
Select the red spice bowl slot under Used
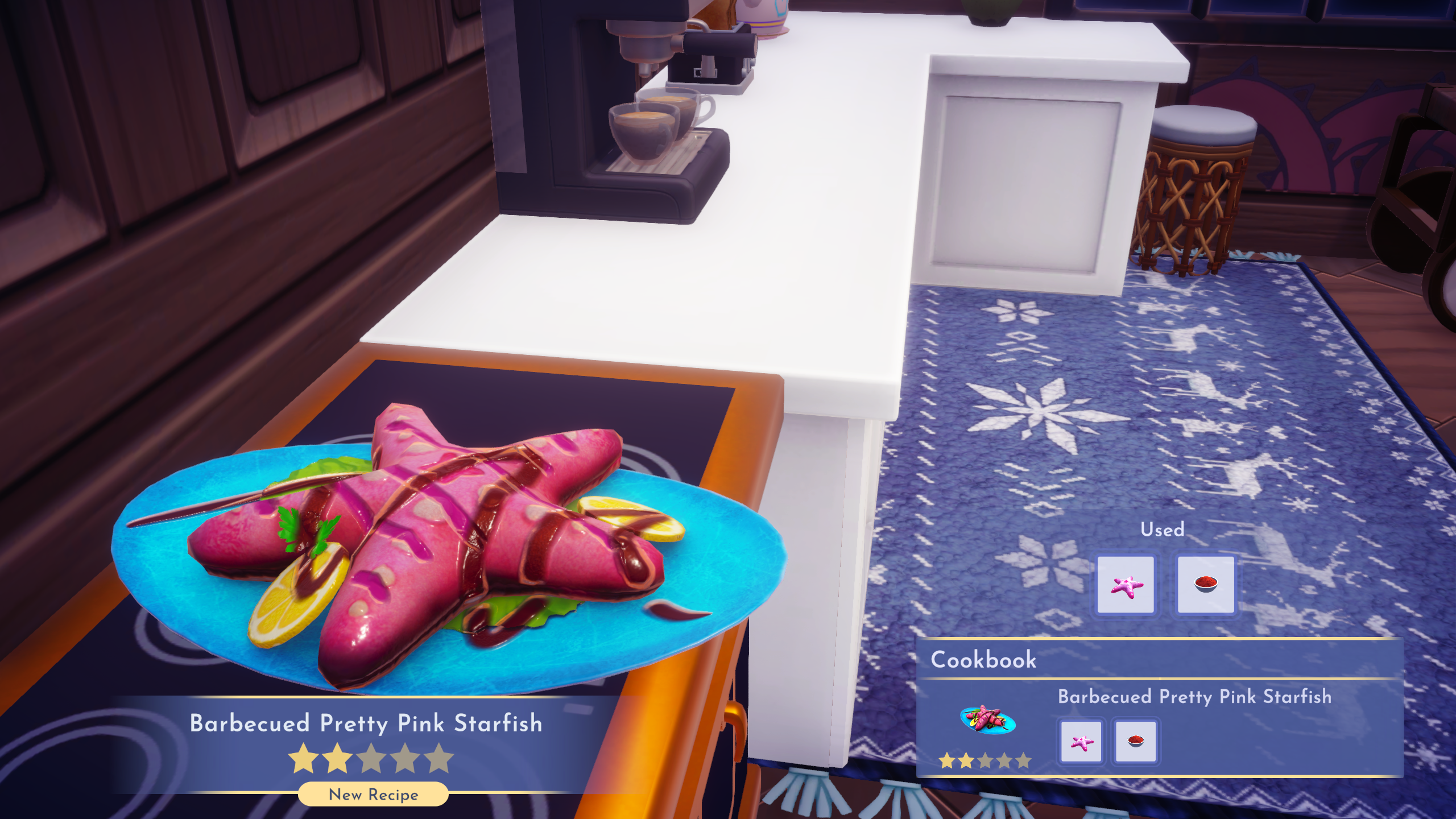point(1206,585)
